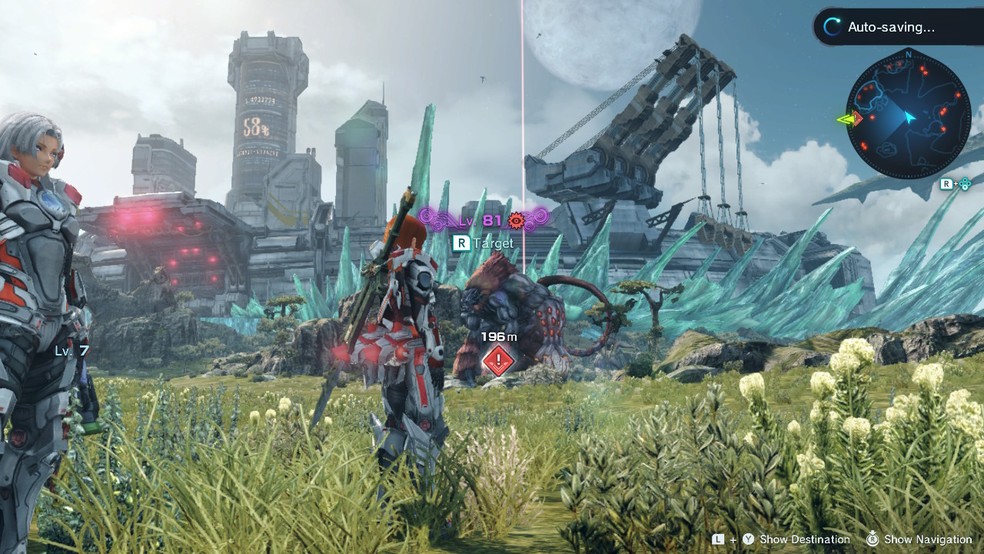Viewport: 984px width, 554px height.
Task: Open the circular minimap
Action: point(908,115)
